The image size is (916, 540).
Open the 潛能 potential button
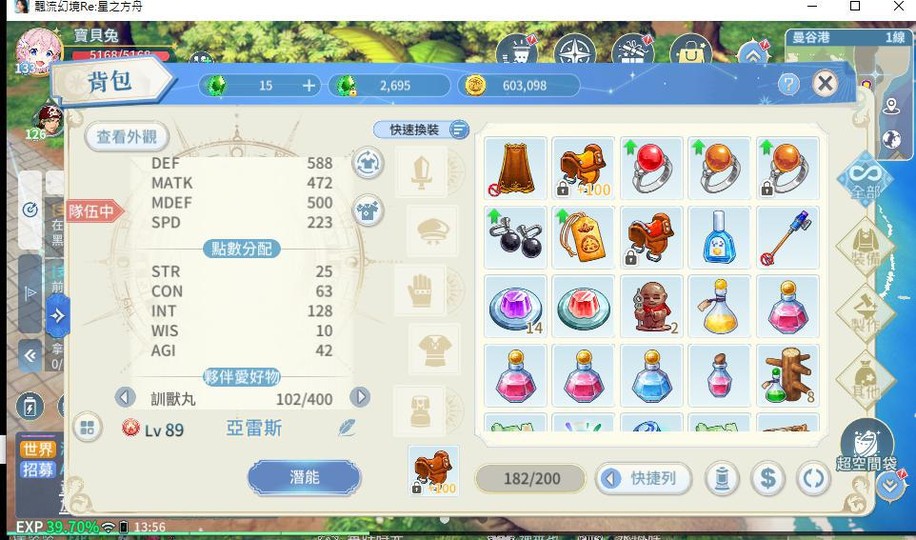click(304, 477)
